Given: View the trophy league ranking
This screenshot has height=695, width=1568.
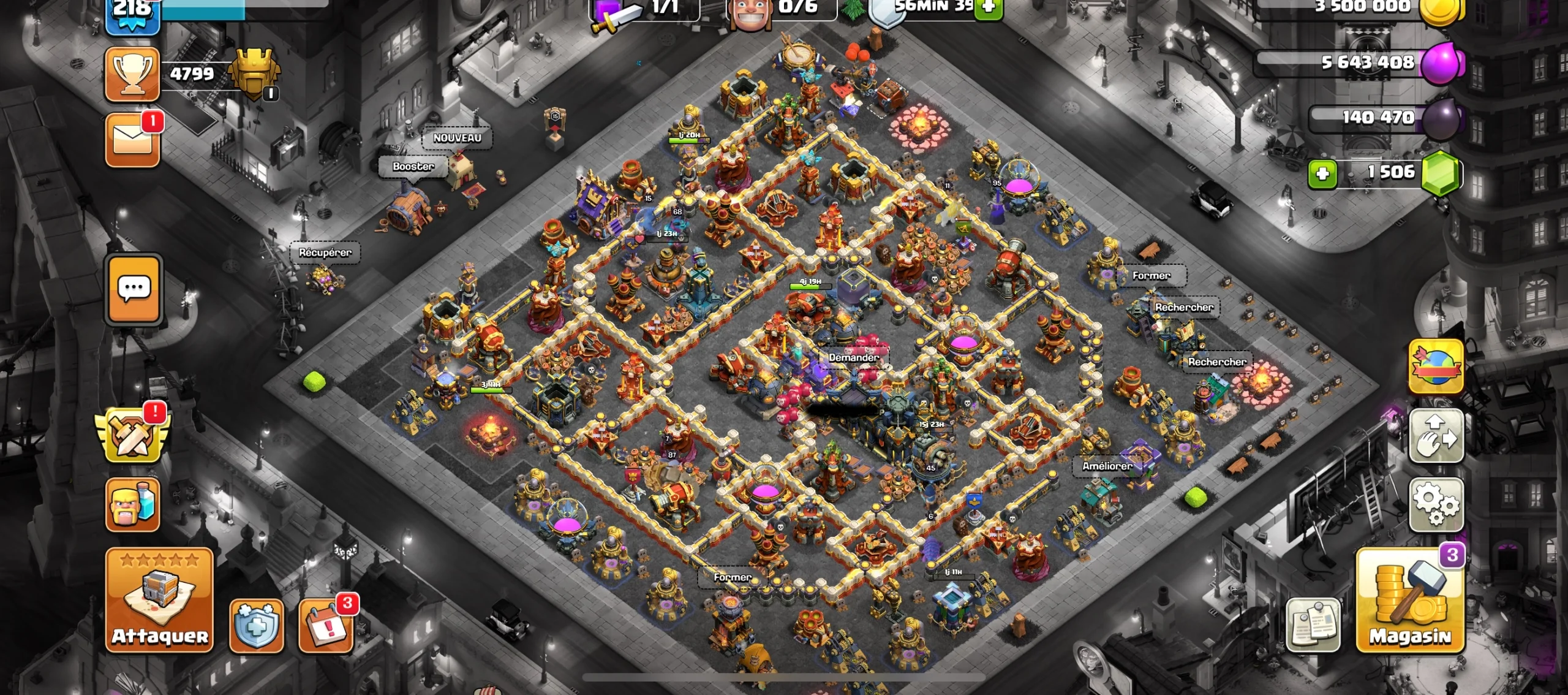Looking at the screenshot, I should (132, 74).
